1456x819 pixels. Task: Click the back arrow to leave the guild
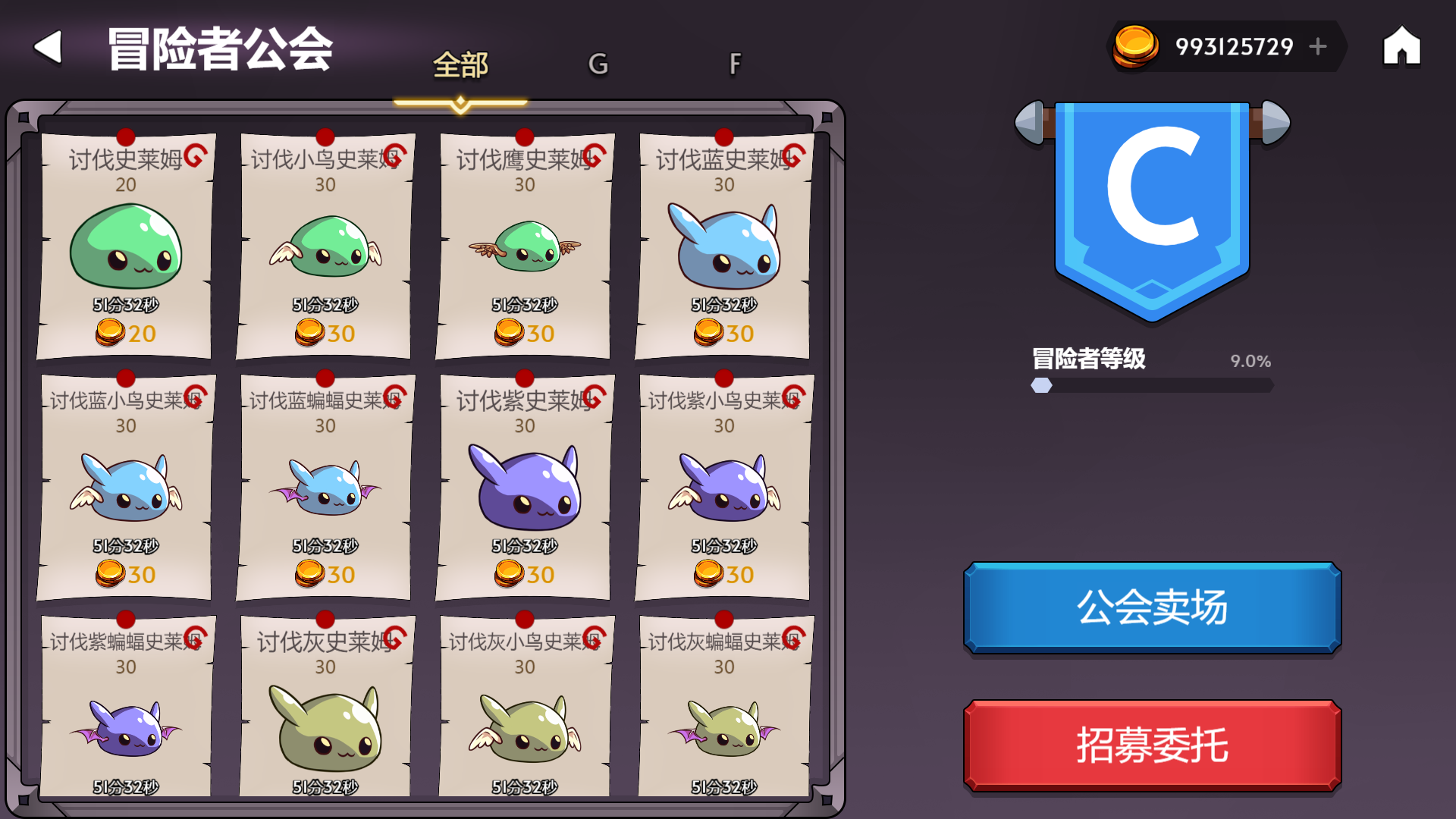click(47, 47)
